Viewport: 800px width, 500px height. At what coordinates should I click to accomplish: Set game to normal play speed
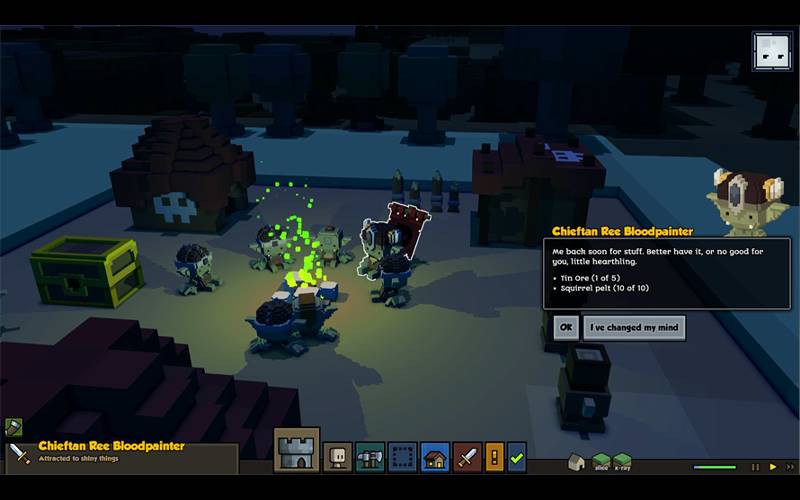[772, 466]
